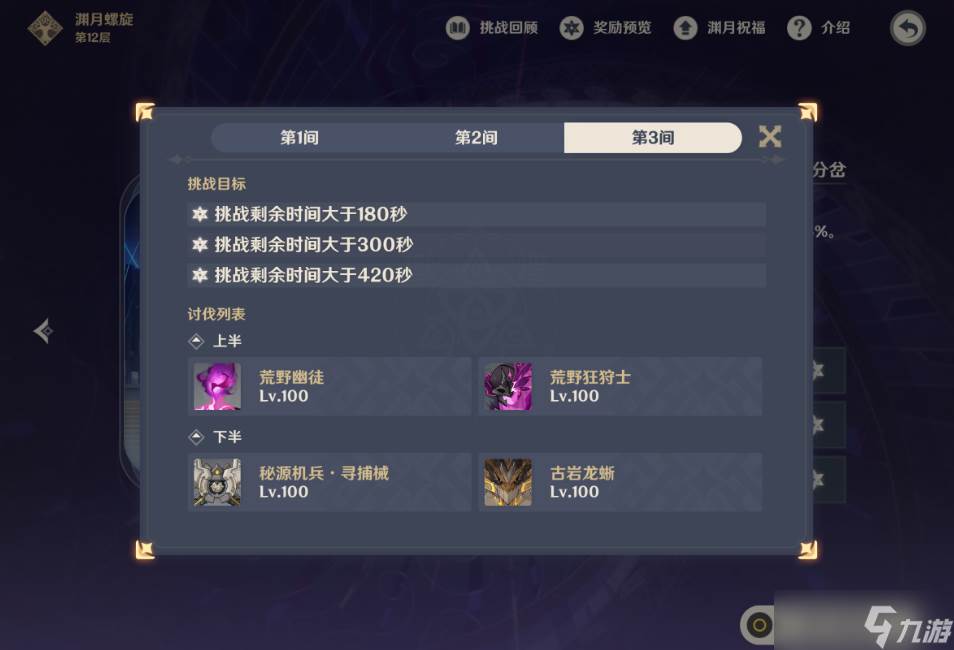Viewport: 954px width, 650px height.
Task: Check the 古岩龙蜥 enemy entry
Action: click(x=620, y=482)
